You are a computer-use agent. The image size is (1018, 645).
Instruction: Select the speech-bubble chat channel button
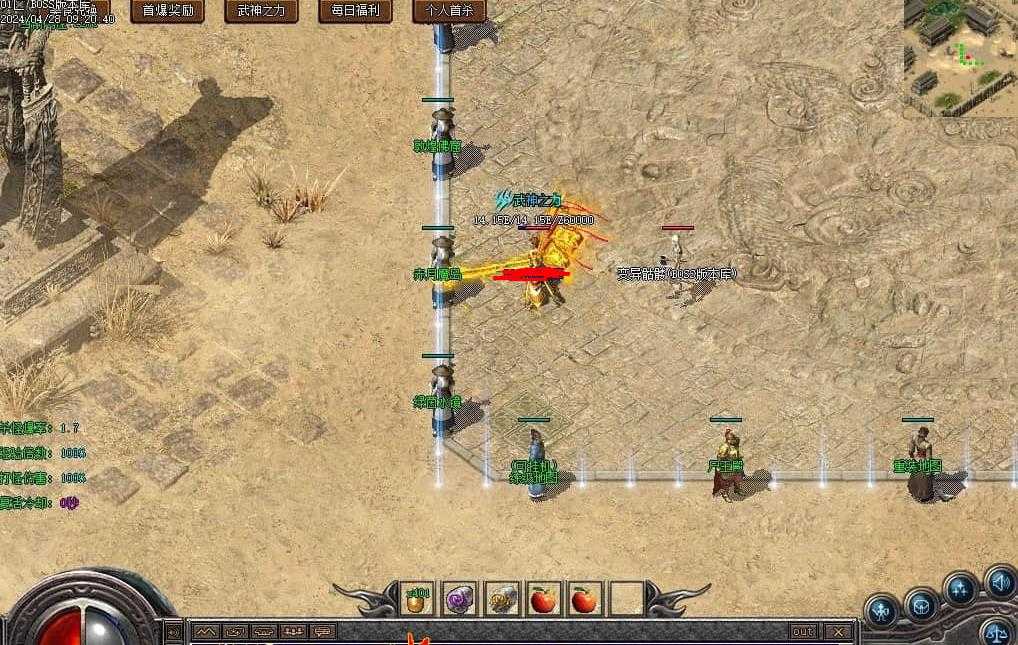click(322, 632)
